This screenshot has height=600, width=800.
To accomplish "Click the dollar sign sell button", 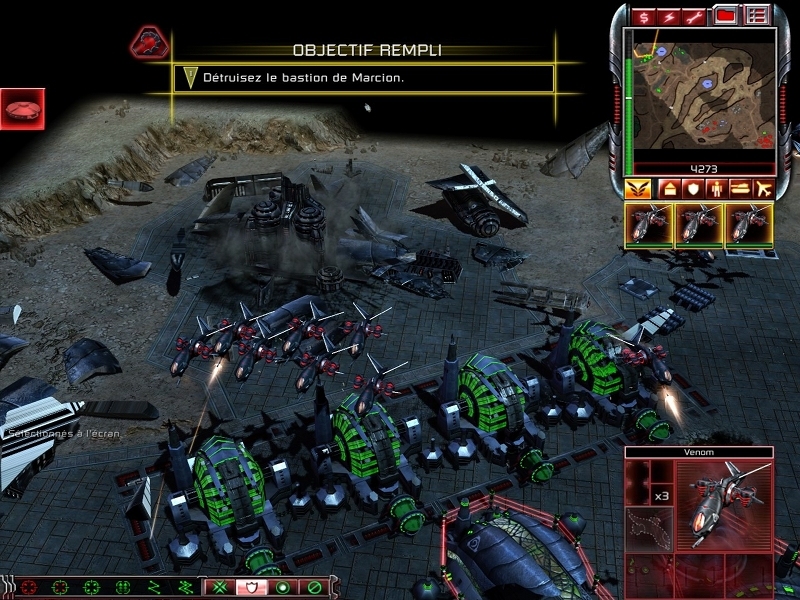I will coord(642,17).
